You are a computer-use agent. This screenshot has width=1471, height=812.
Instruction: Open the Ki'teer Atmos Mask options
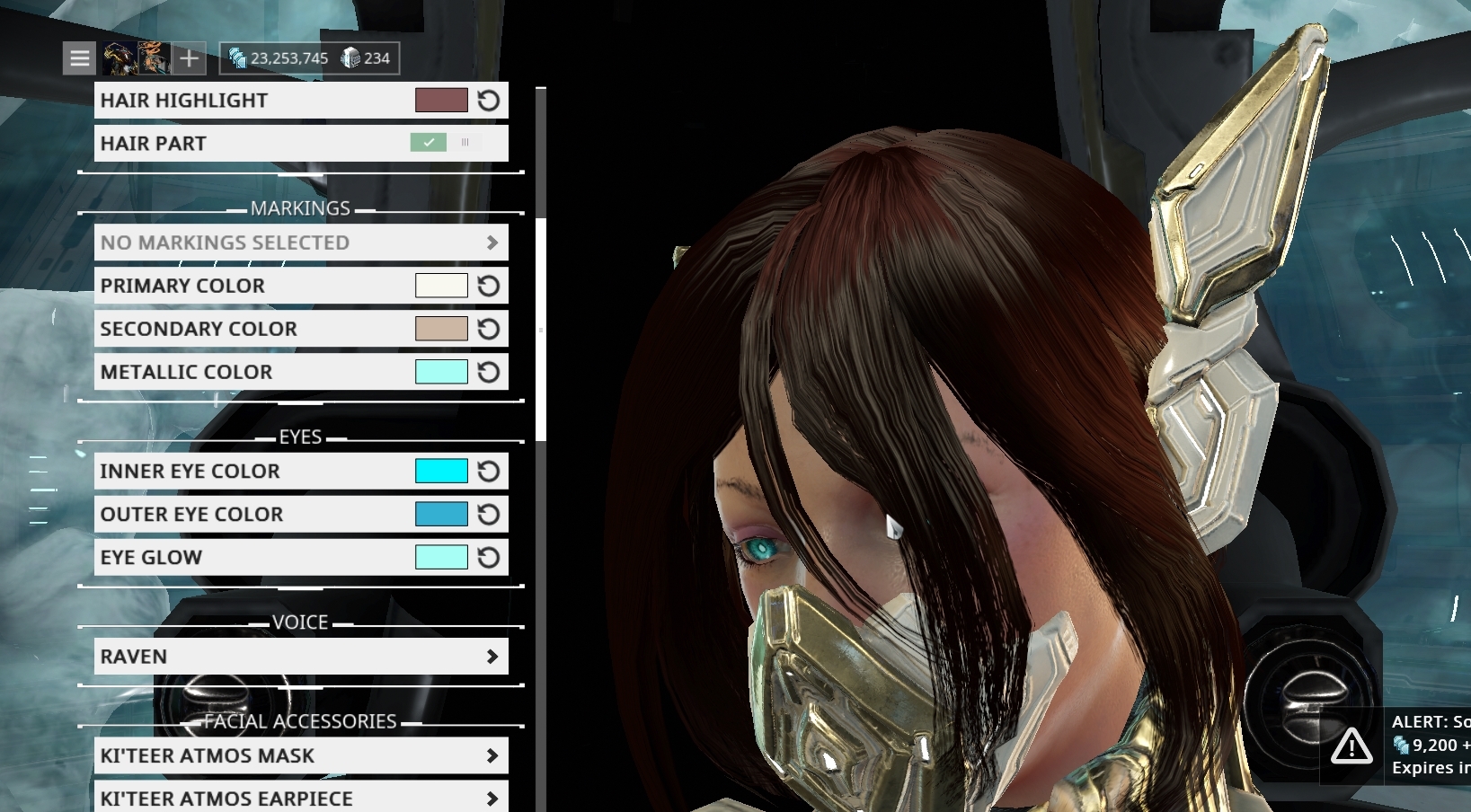tap(301, 755)
